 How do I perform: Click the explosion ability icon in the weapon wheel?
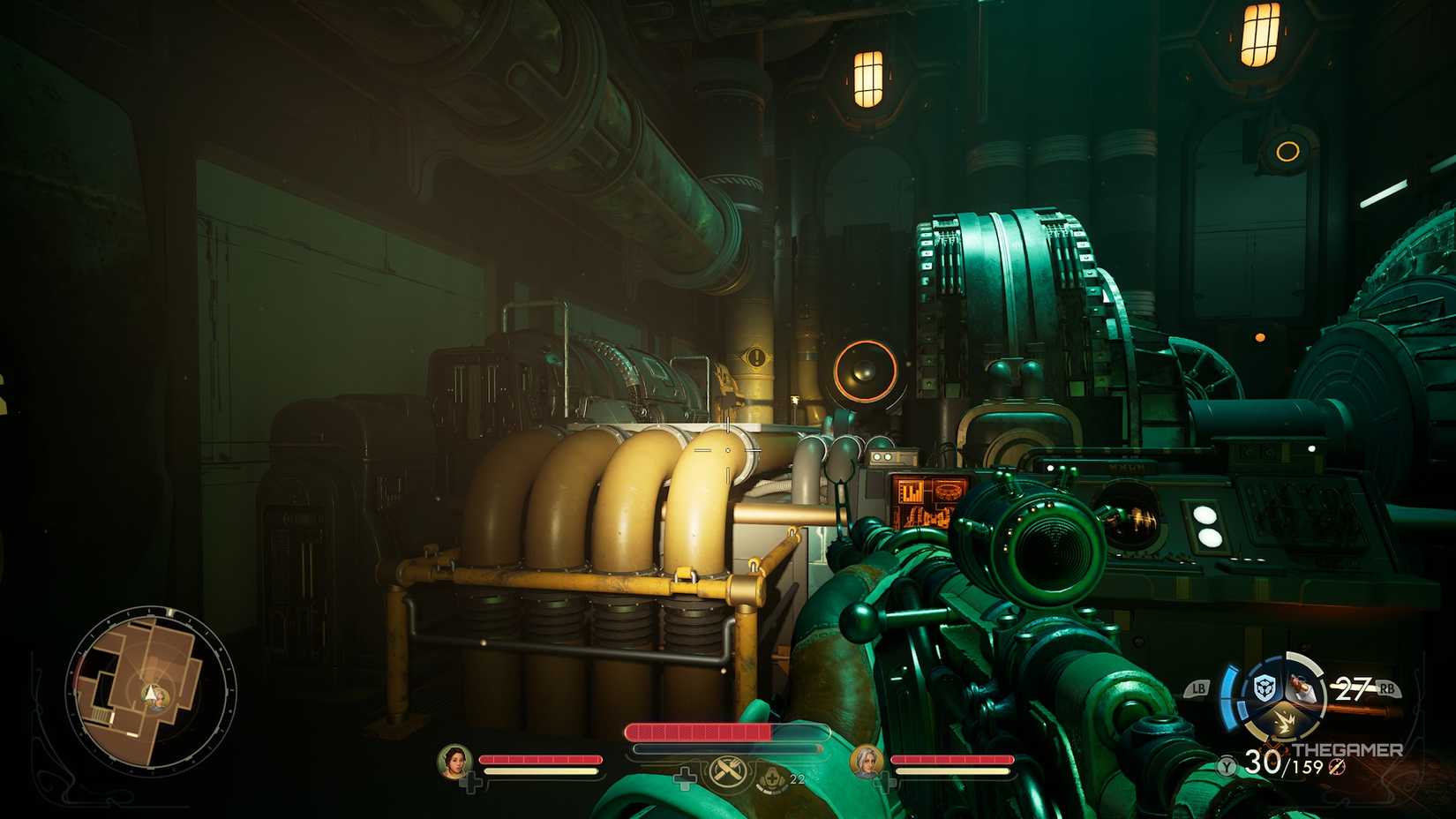click(x=1285, y=722)
